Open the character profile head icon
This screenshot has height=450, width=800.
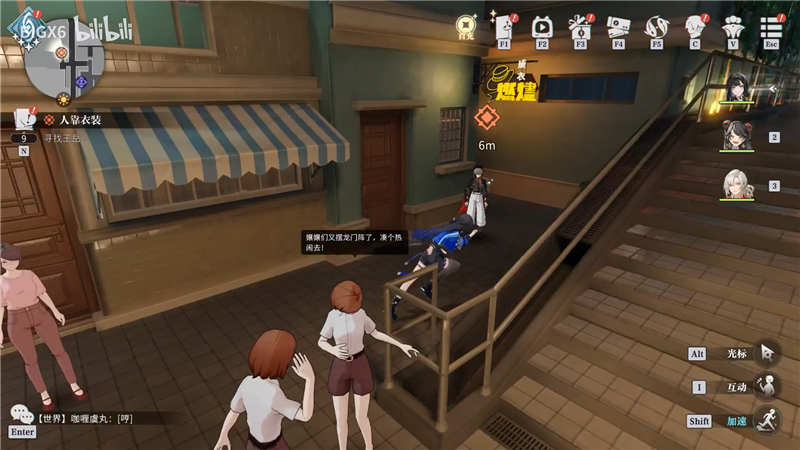pyautogui.click(x=695, y=26)
